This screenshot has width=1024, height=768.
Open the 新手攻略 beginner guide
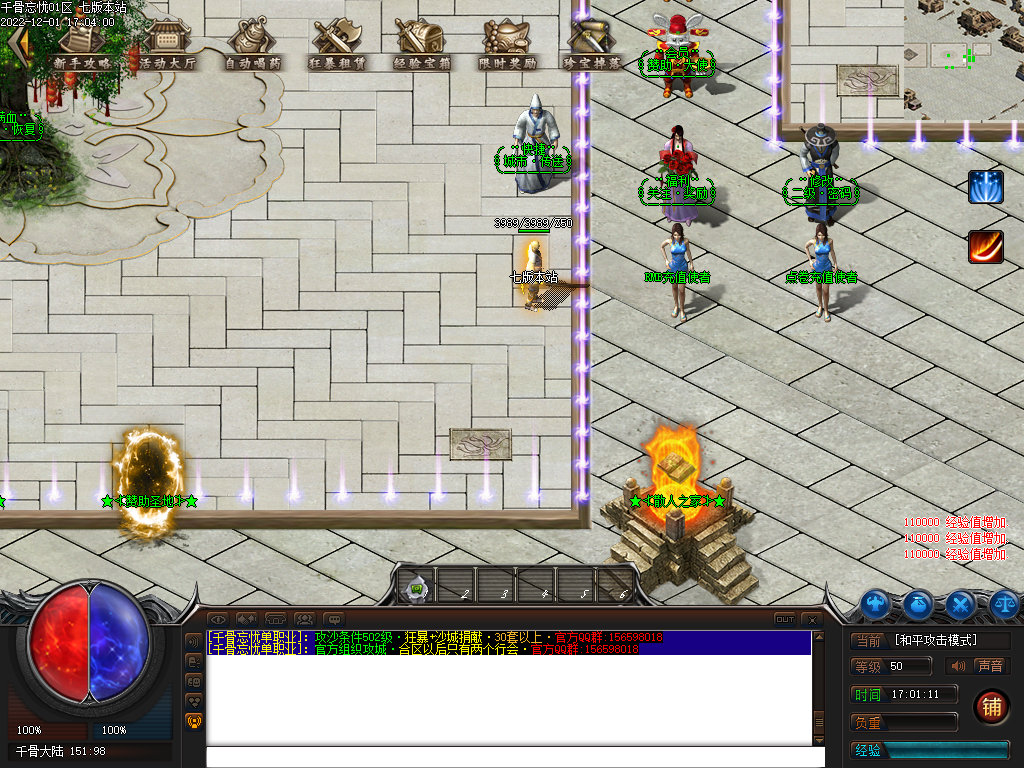(x=82, y=45)
